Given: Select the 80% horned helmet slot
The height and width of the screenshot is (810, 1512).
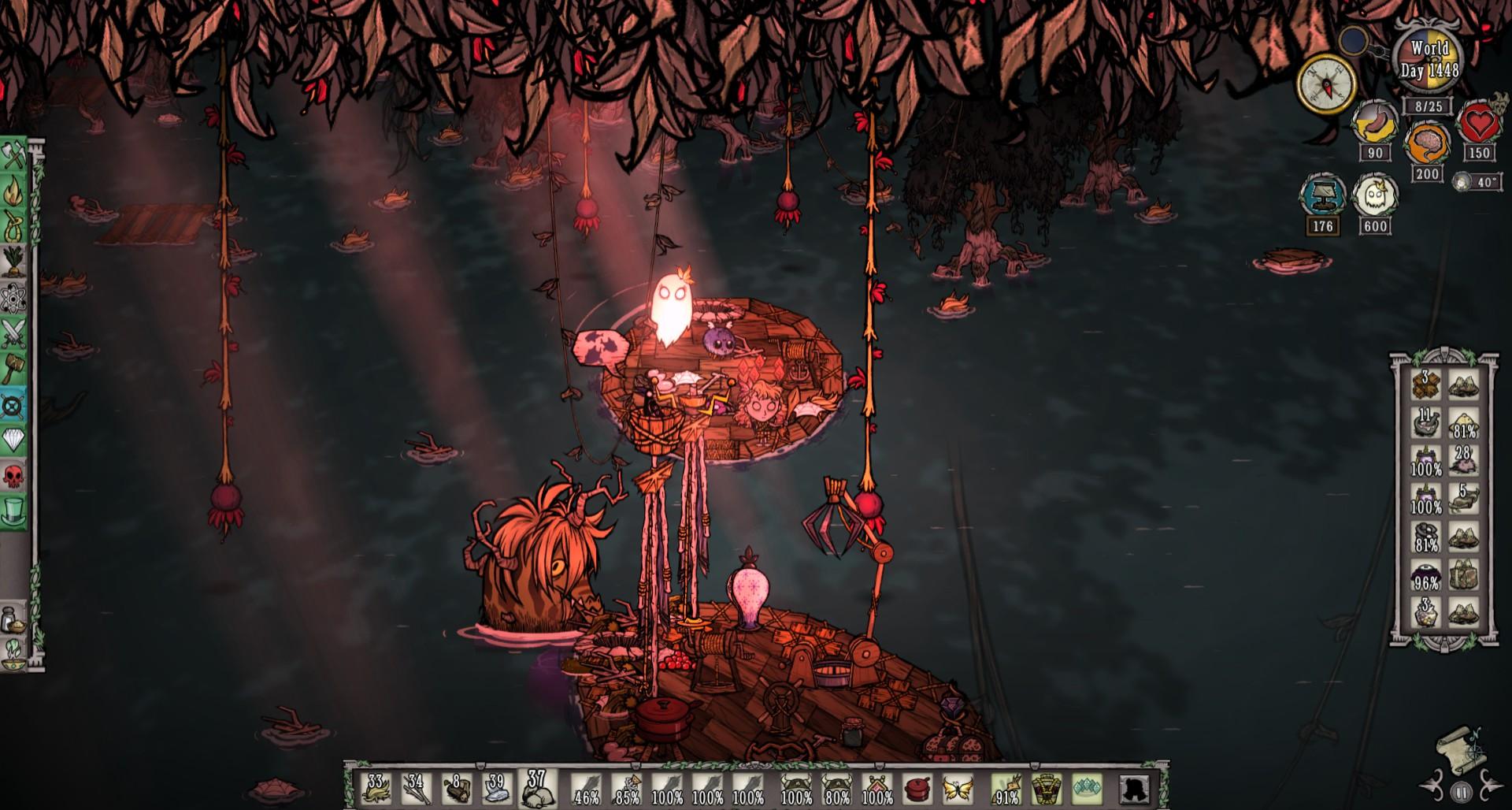Looking at the screenshot, I should tap(836, 787).
